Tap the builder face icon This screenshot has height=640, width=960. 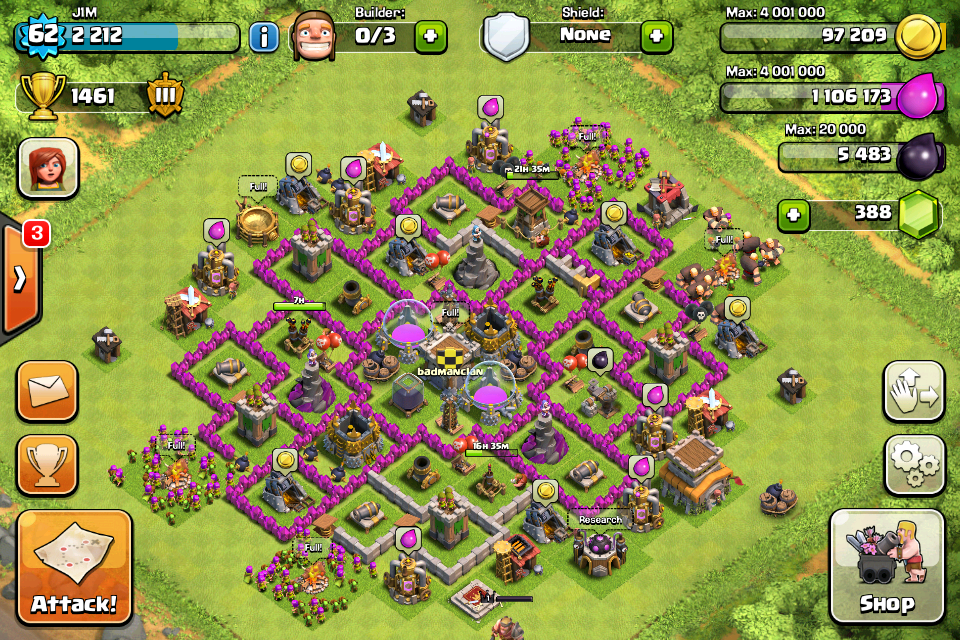[314, 36]
